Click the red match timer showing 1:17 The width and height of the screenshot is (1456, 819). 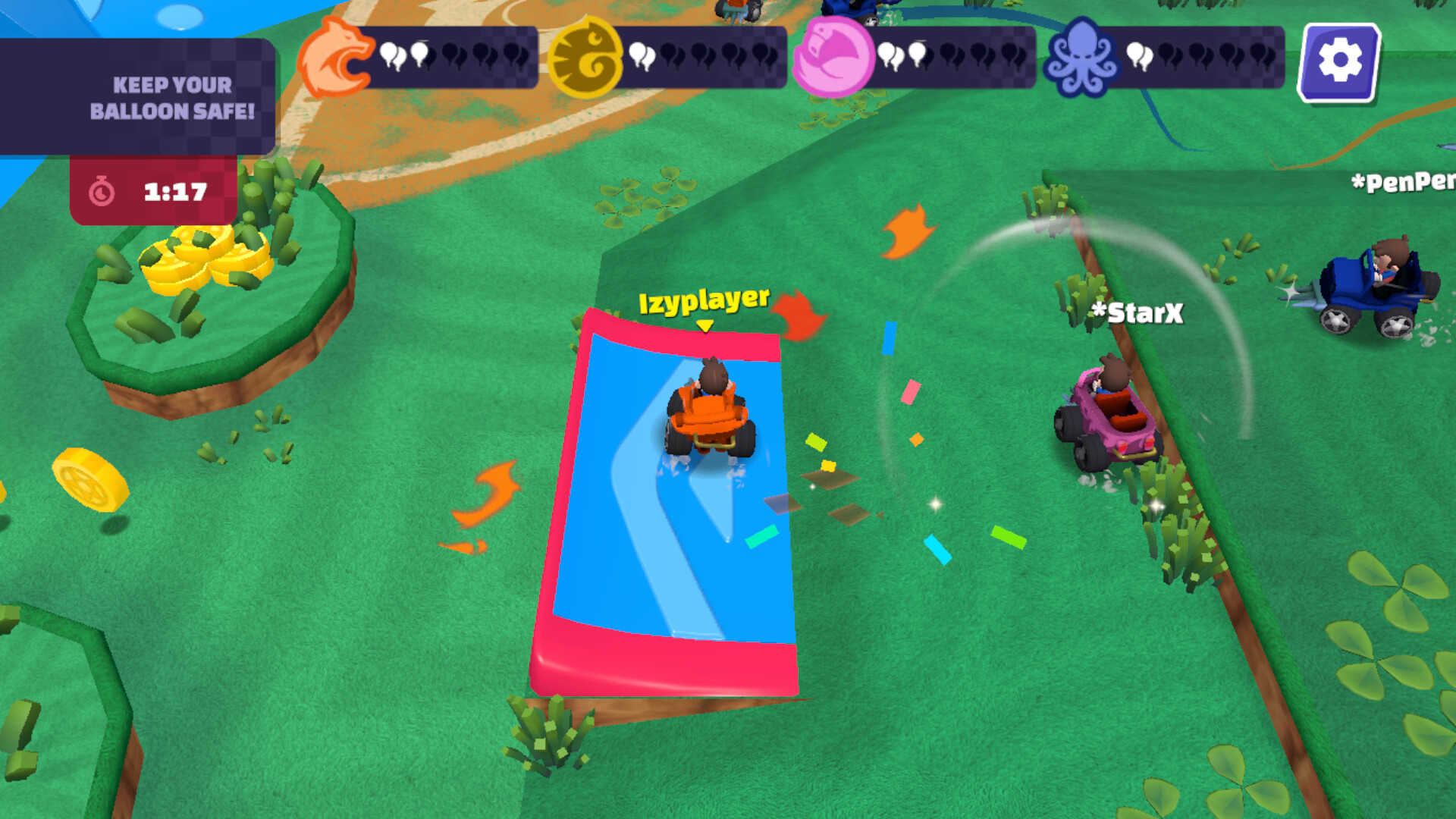(152, 192)
